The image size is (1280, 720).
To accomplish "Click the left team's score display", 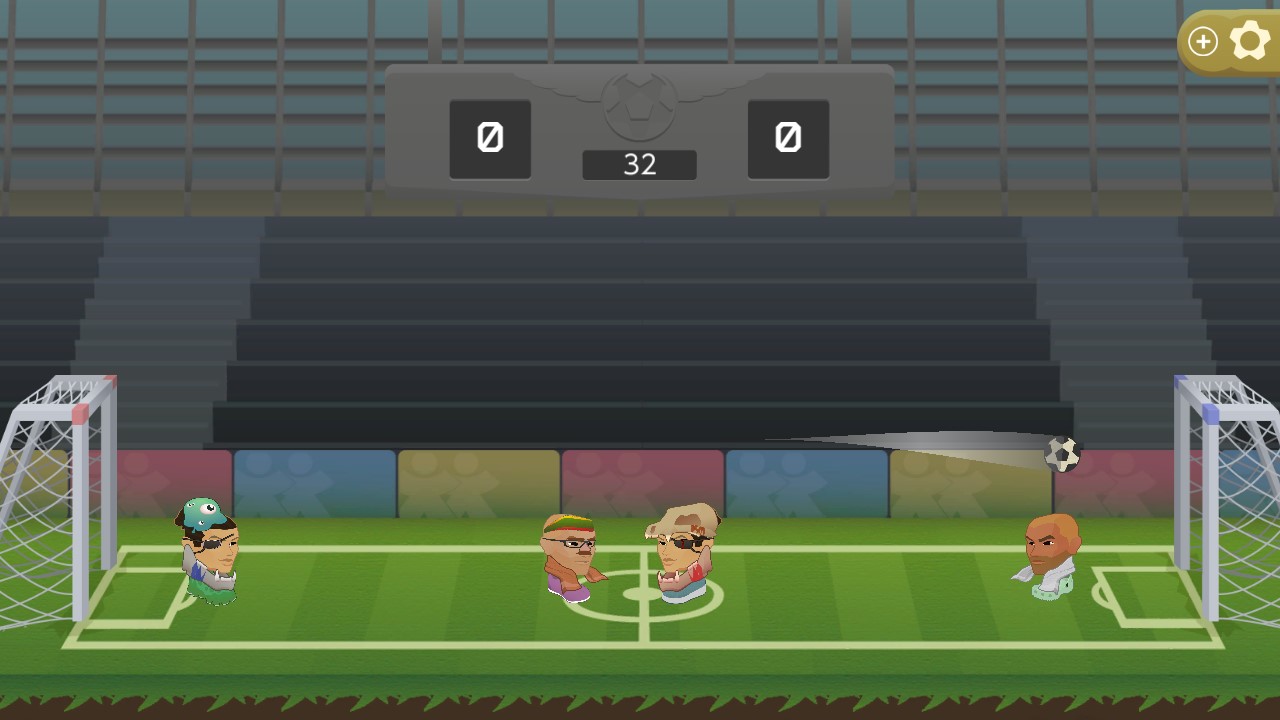I will [490, 139].
